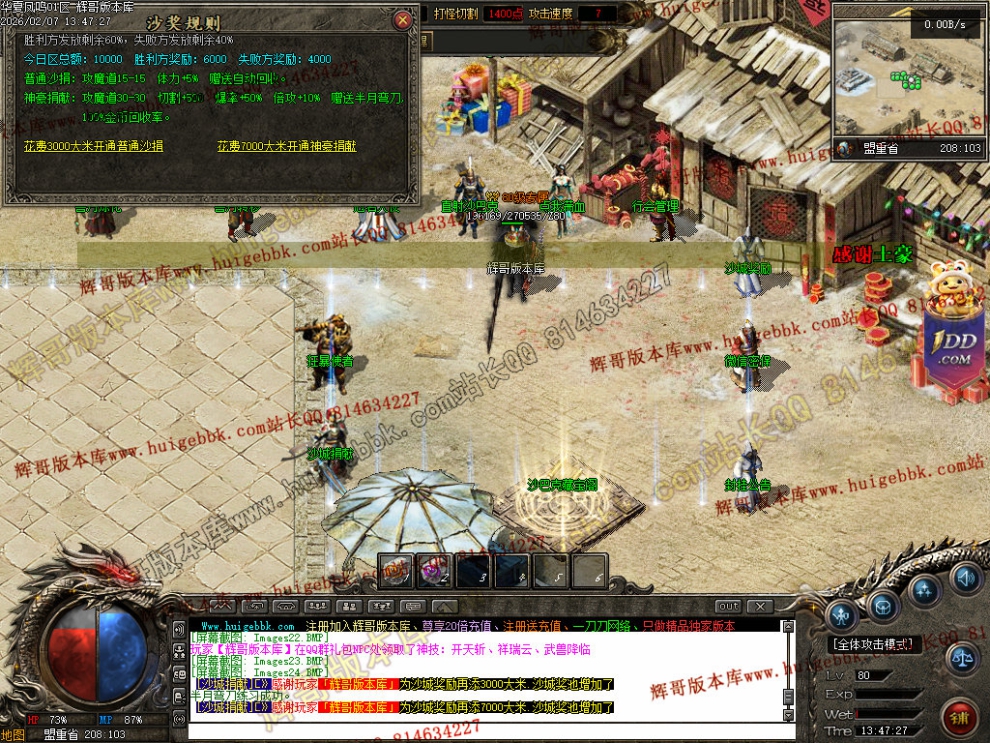
Task: Toggle sound with the speaker button
Action: 966,579
